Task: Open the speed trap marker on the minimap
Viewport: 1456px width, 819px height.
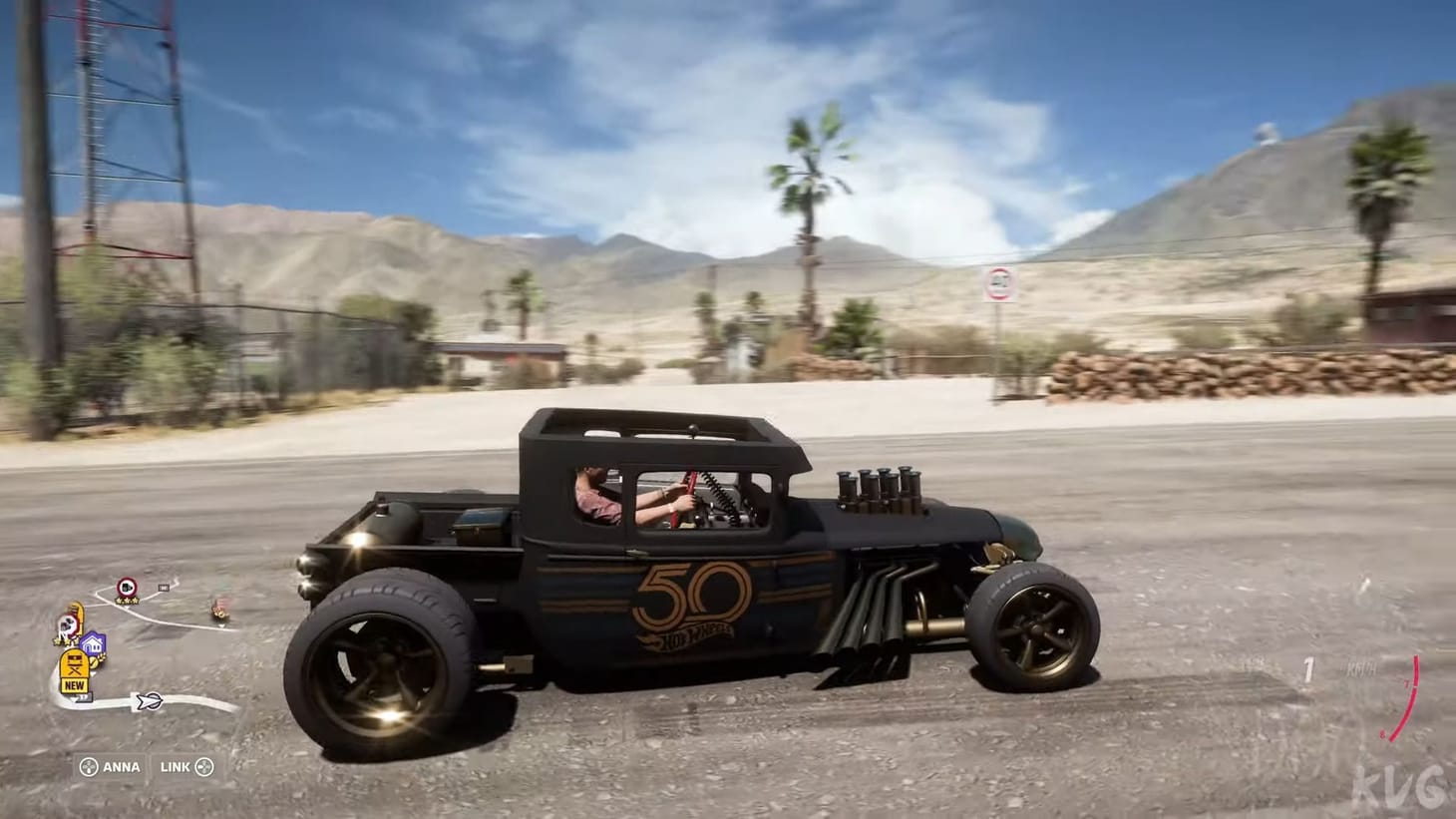Action: [128, 586]
